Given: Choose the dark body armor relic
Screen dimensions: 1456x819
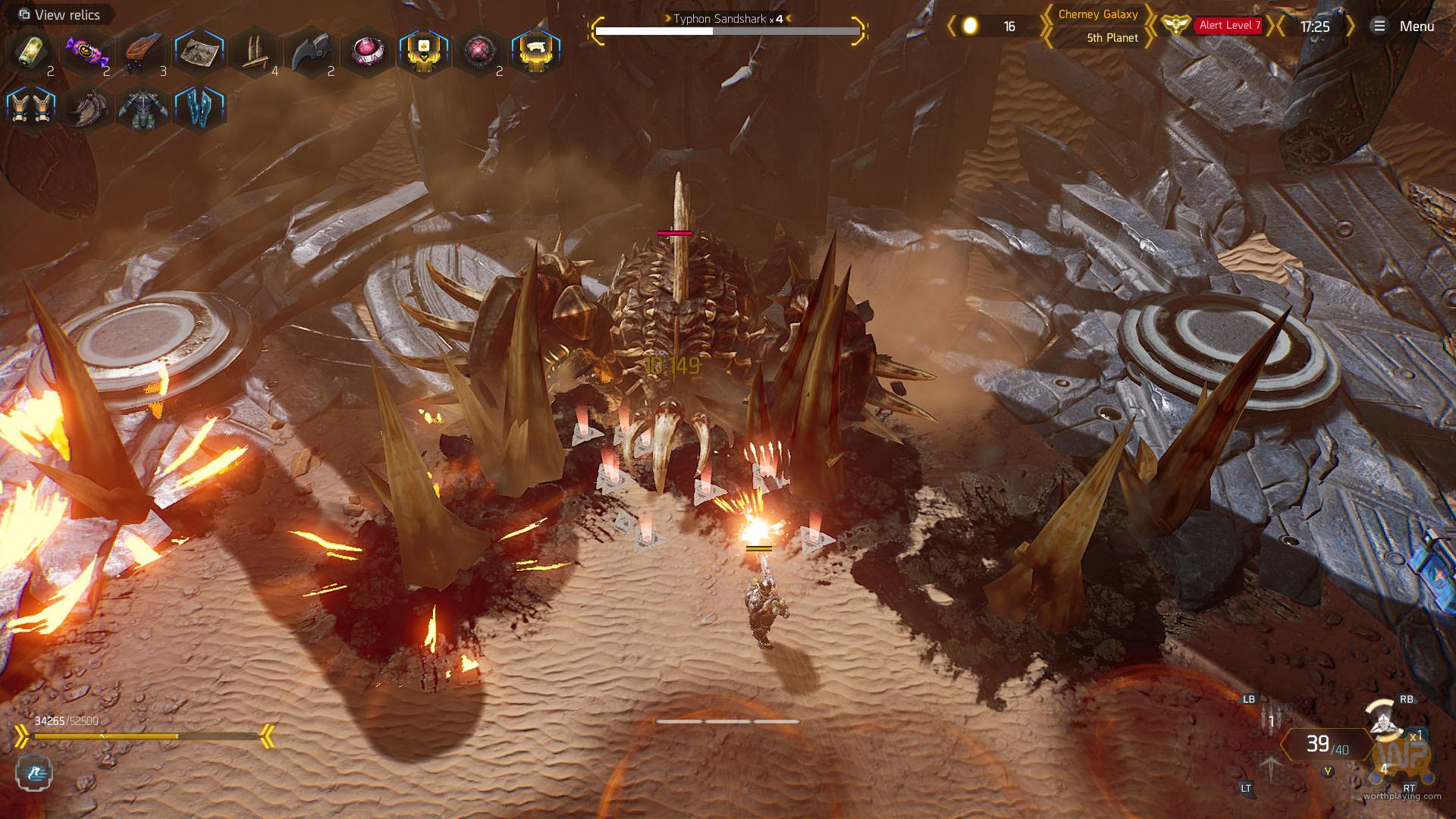Looking at the screenshot, I should (143, 108).
